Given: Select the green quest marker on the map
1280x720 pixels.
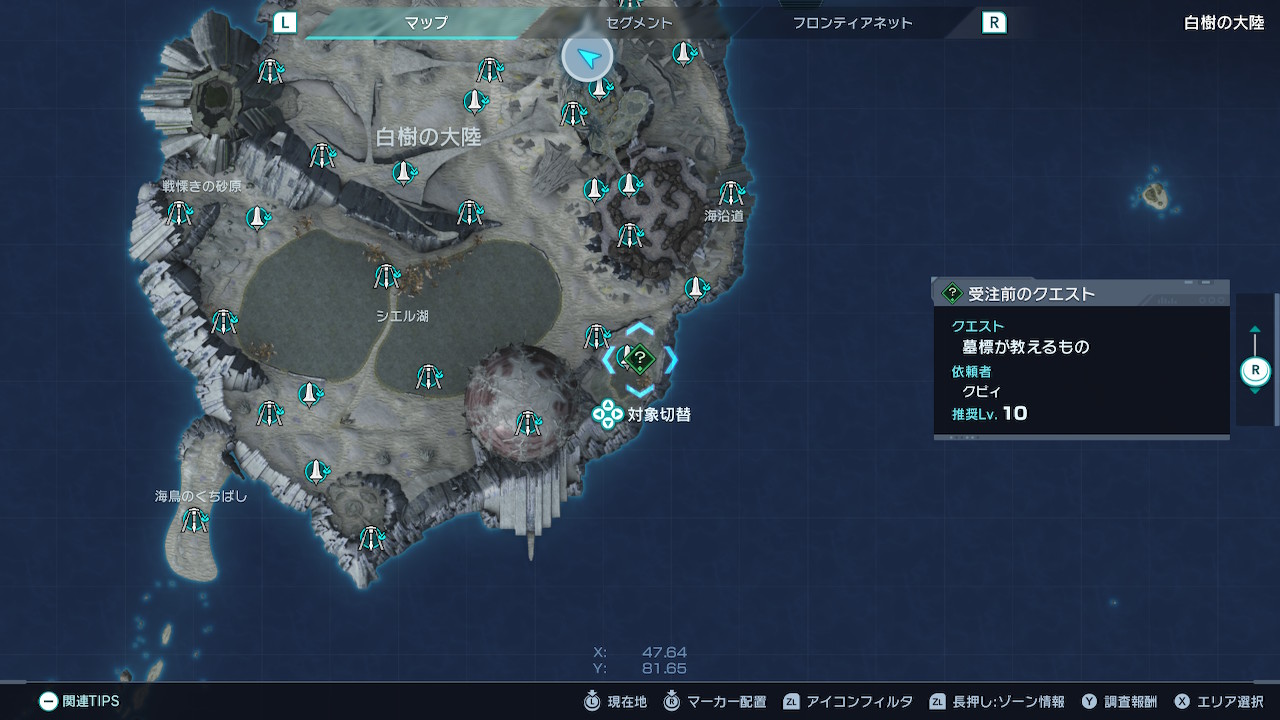Looking at the screenshot, I should [641, 358].
